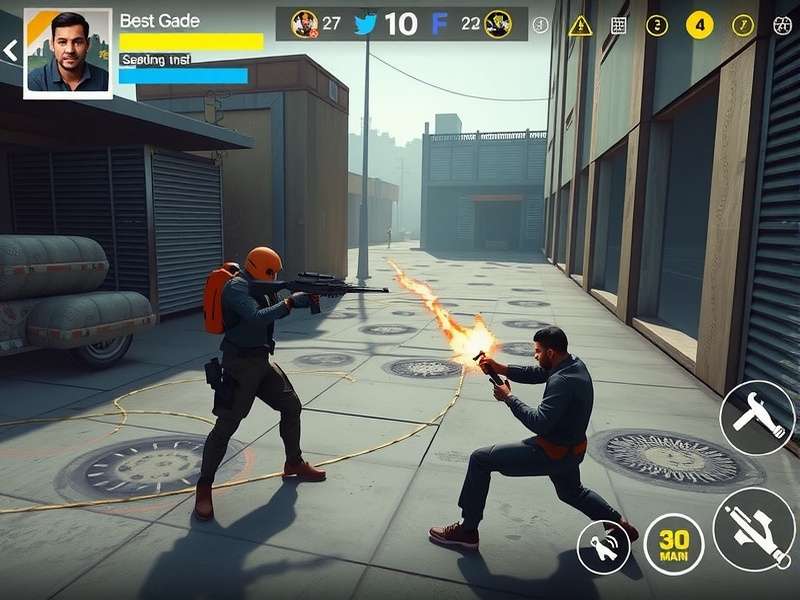Open the grid calendar icon
The image size is (800, 600).
[x=619, y=26]
